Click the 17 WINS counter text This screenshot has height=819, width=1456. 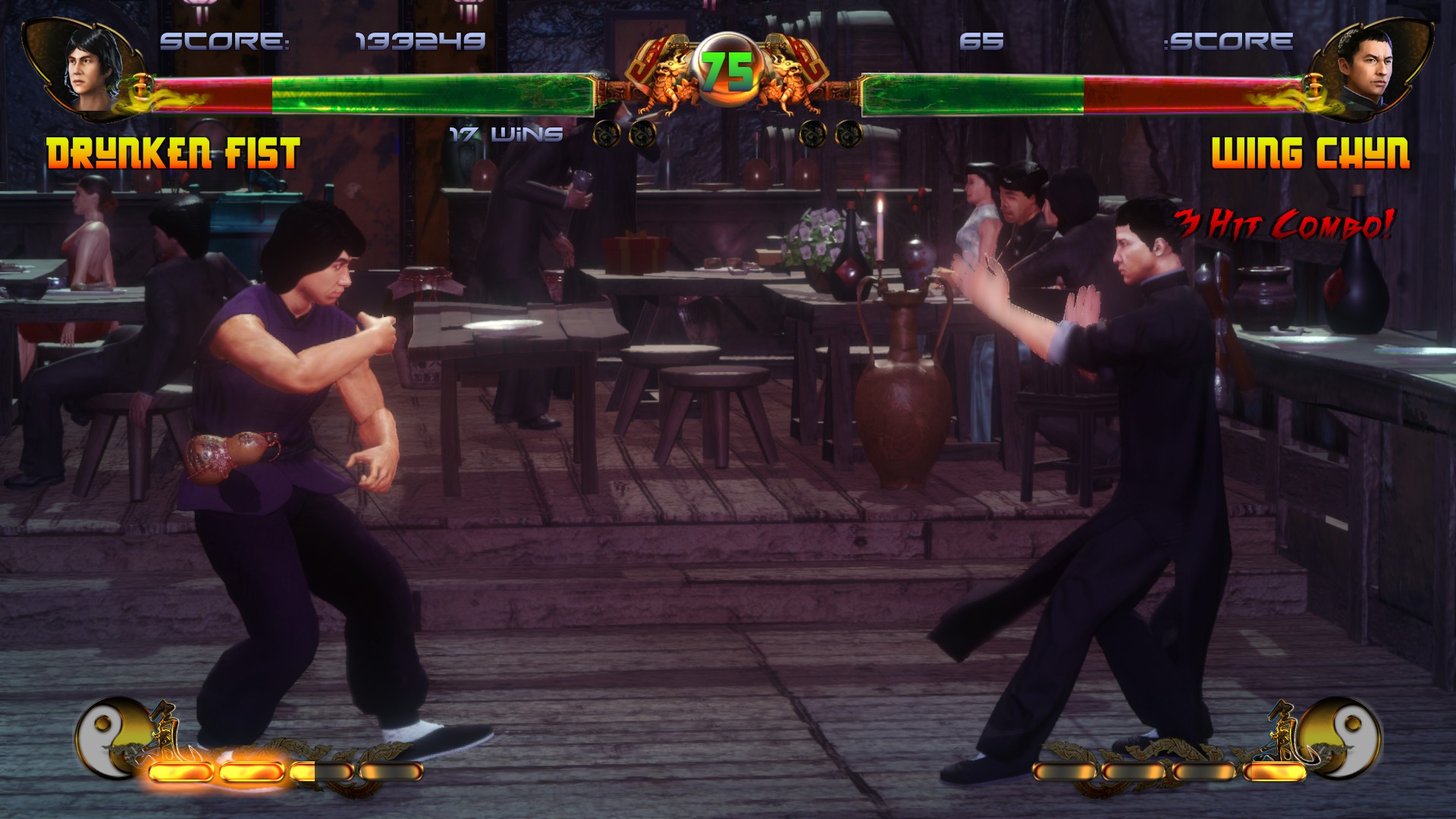point(504,135)
